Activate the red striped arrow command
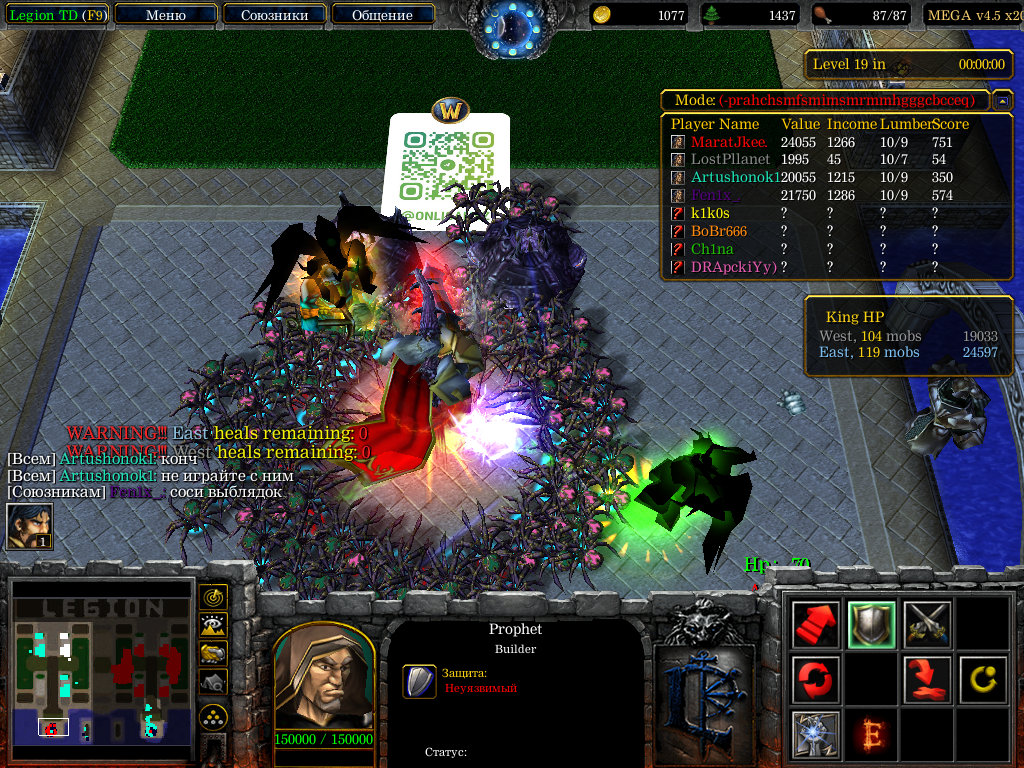 point(815,625)
